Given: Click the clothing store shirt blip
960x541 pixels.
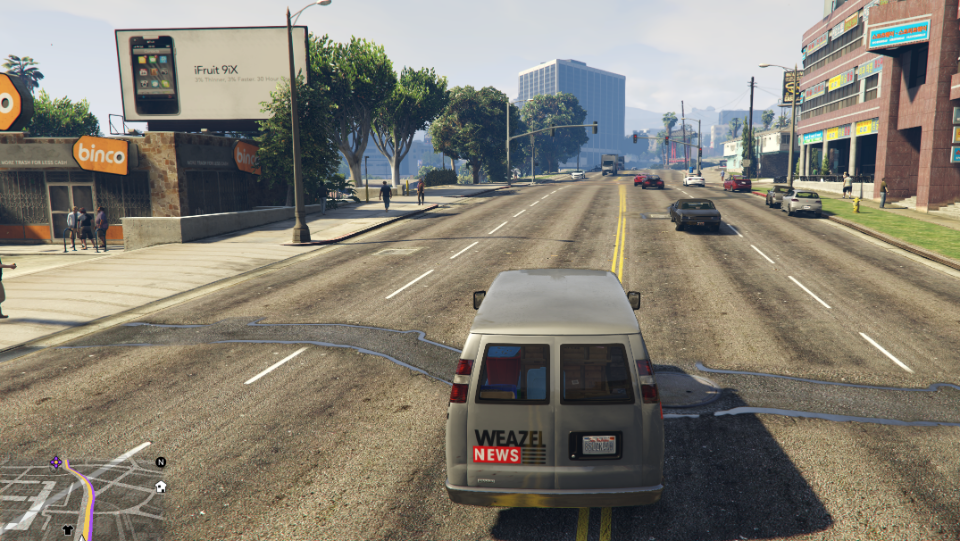Looking at the screenshot, I should click(68, 531).
